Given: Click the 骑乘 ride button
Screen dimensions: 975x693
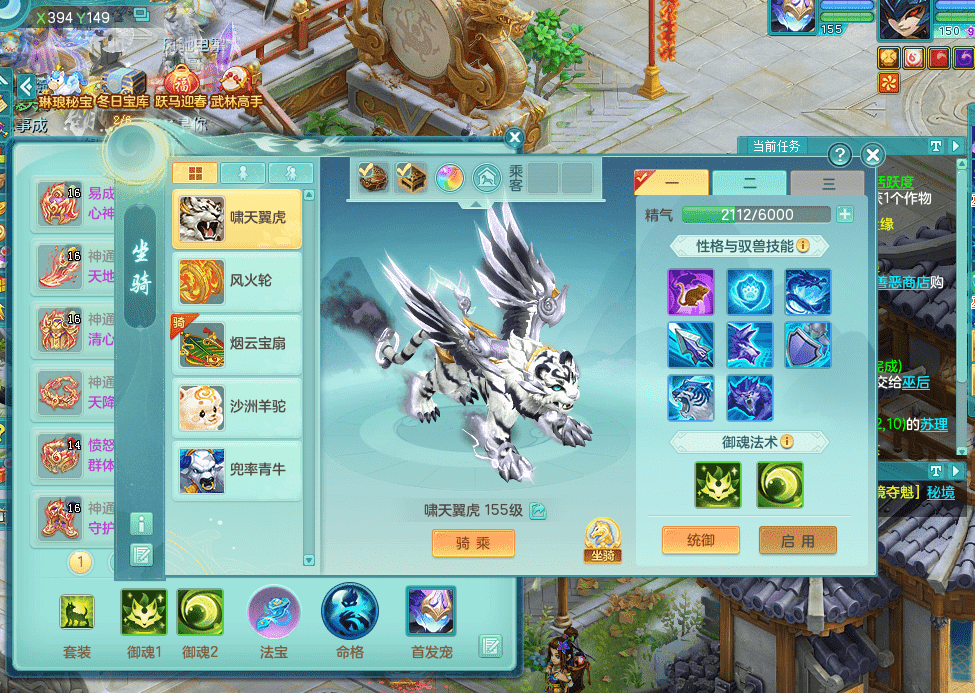Looking at the screenshot, I should point(473,543).
